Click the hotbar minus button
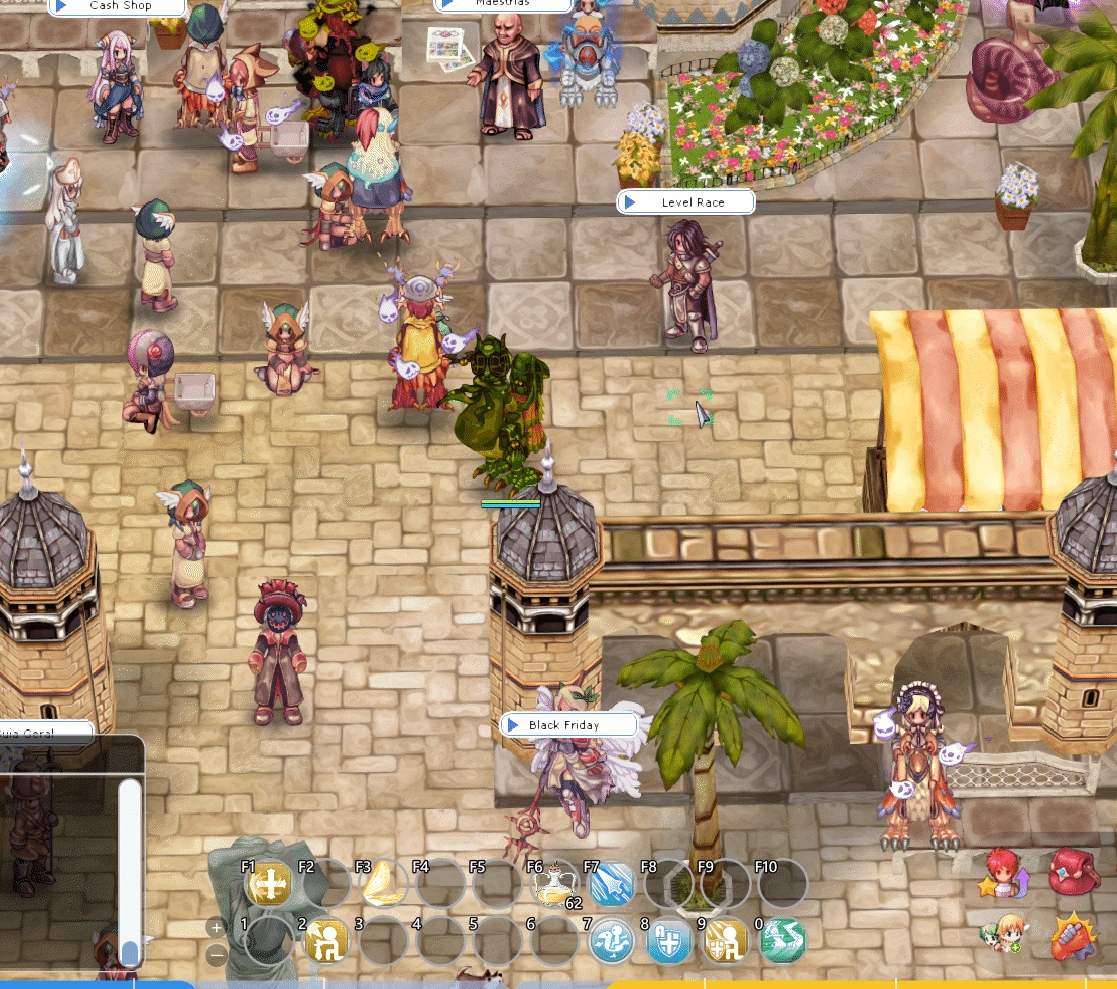1117x989 pixels. pos(216,955)
